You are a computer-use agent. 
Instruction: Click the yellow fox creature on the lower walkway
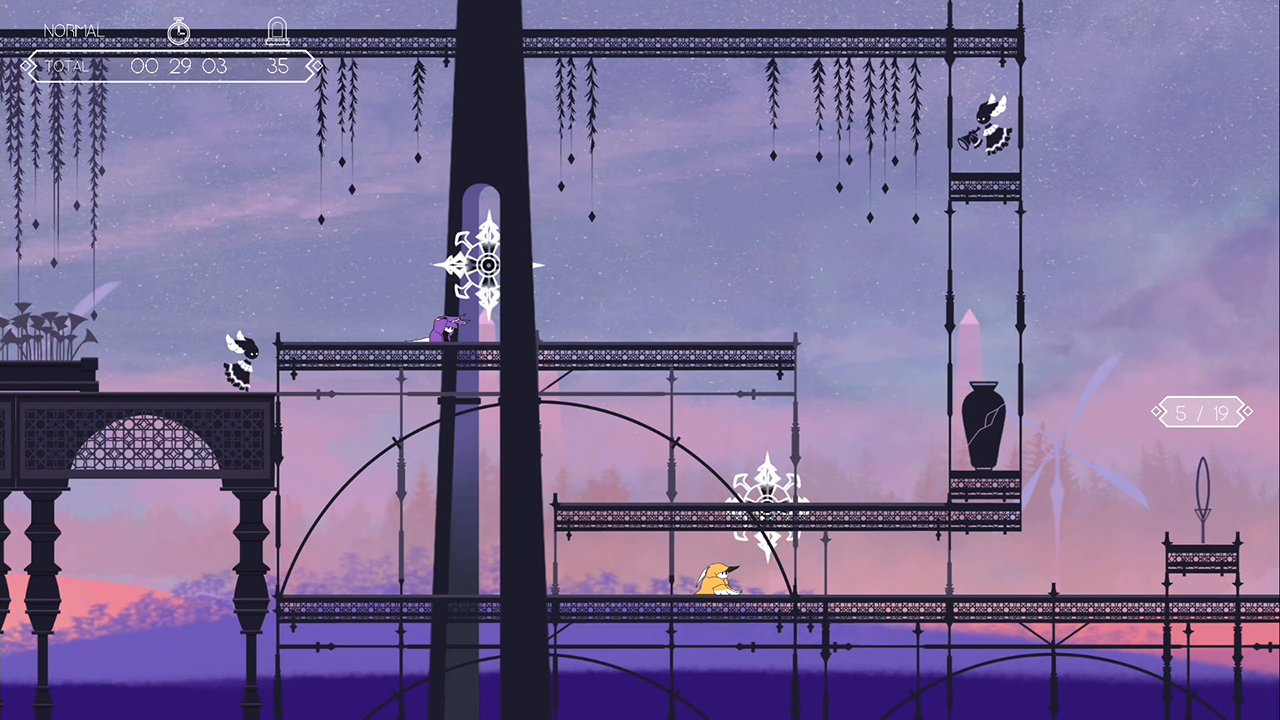click(714, 580)
